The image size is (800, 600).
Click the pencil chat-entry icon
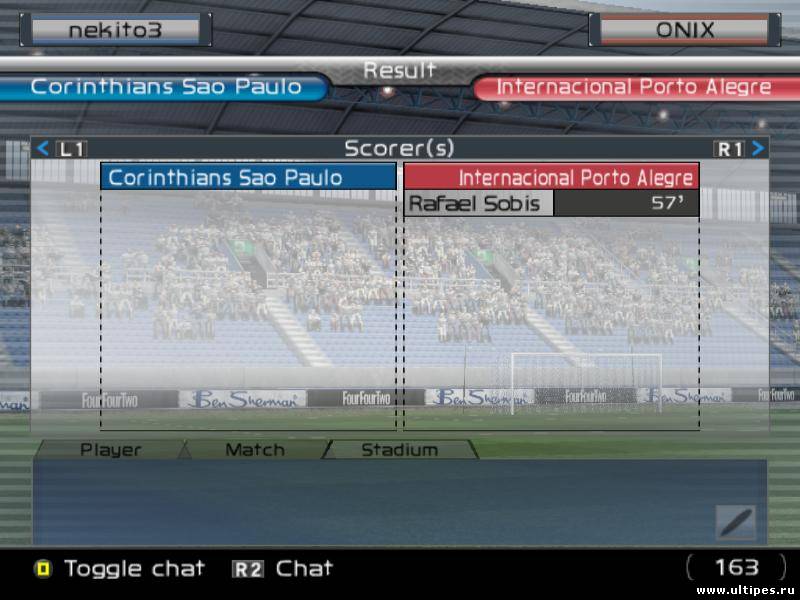735,521
